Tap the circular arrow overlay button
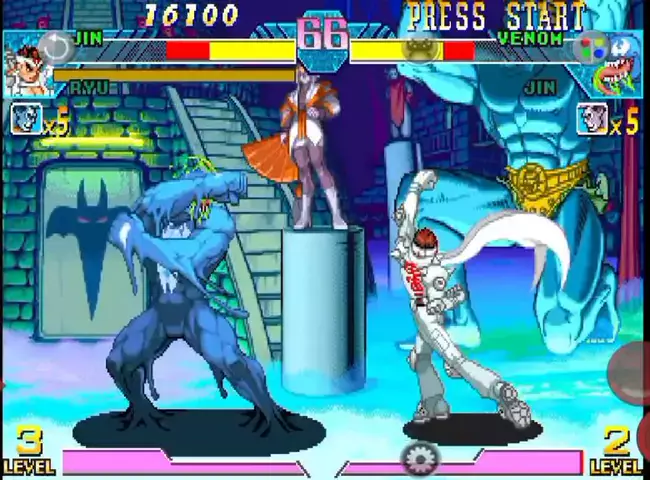Viewport: 650px width, 480px height. pos(57,46)
